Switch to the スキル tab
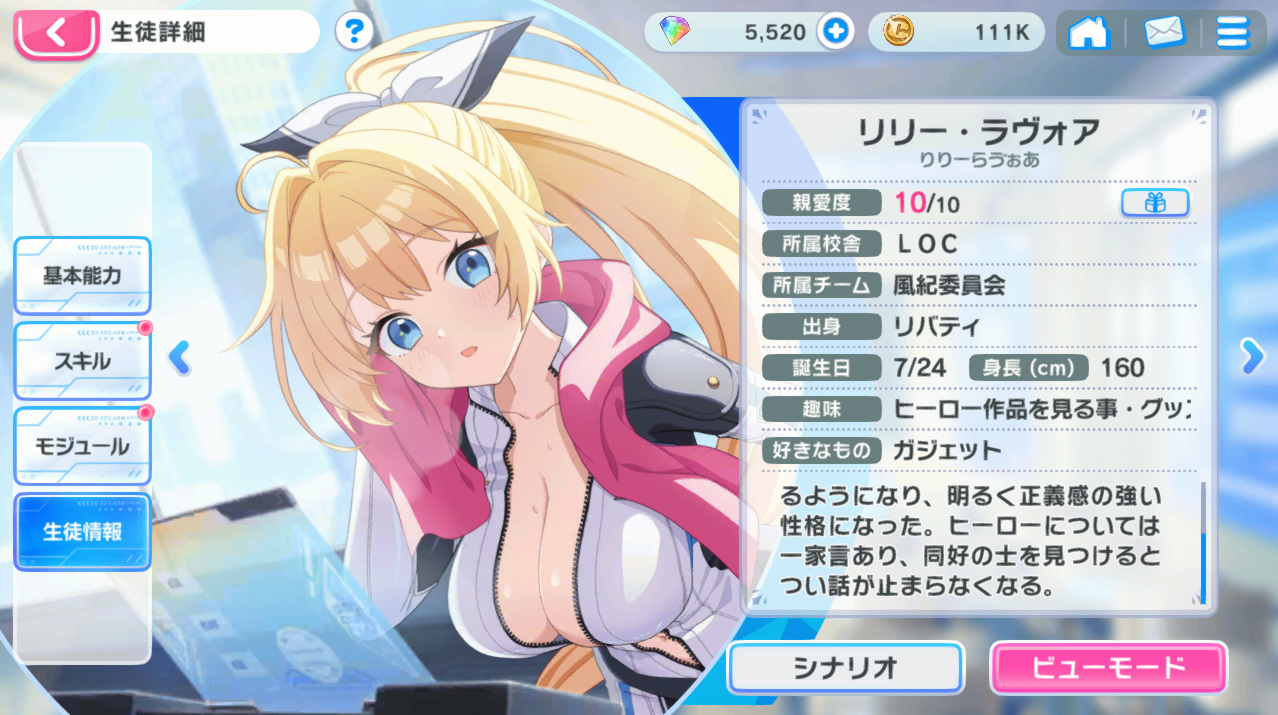The width and height of the screenshot is (1278, 715). (82, 361)
